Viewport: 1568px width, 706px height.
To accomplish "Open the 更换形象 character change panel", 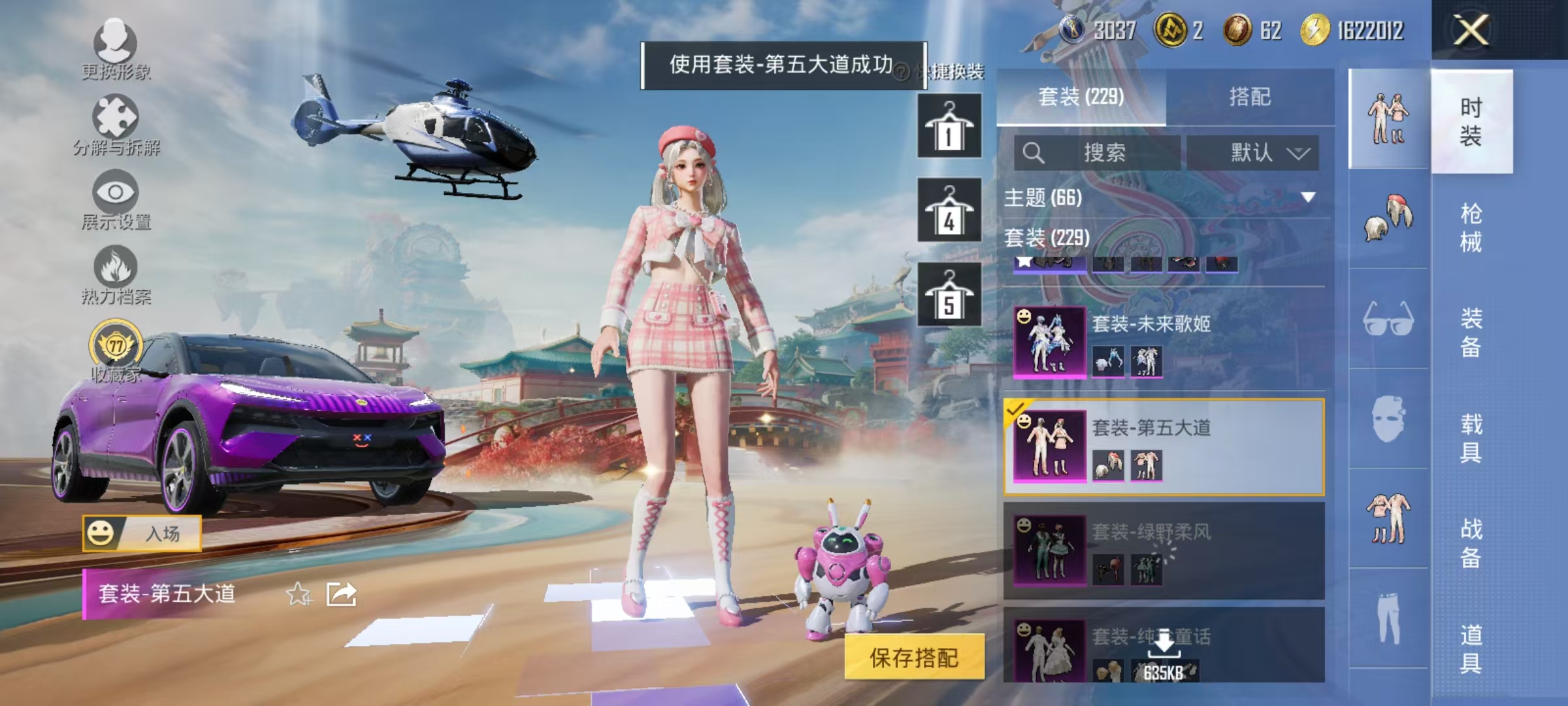I will 116,46.
